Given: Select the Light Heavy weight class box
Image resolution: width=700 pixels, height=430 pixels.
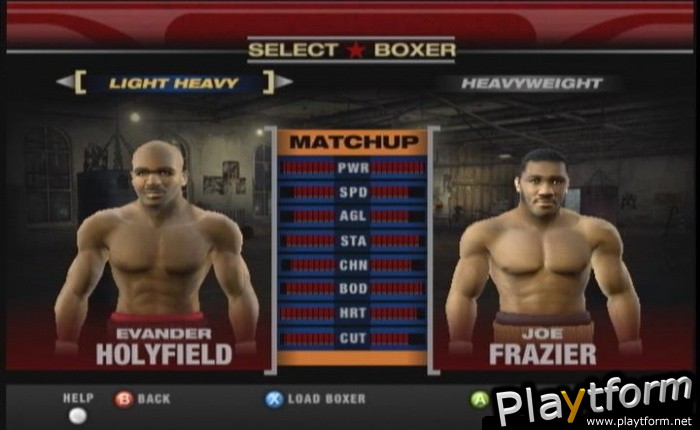Looking at the screenshot, I should click(x=173, y=83).
